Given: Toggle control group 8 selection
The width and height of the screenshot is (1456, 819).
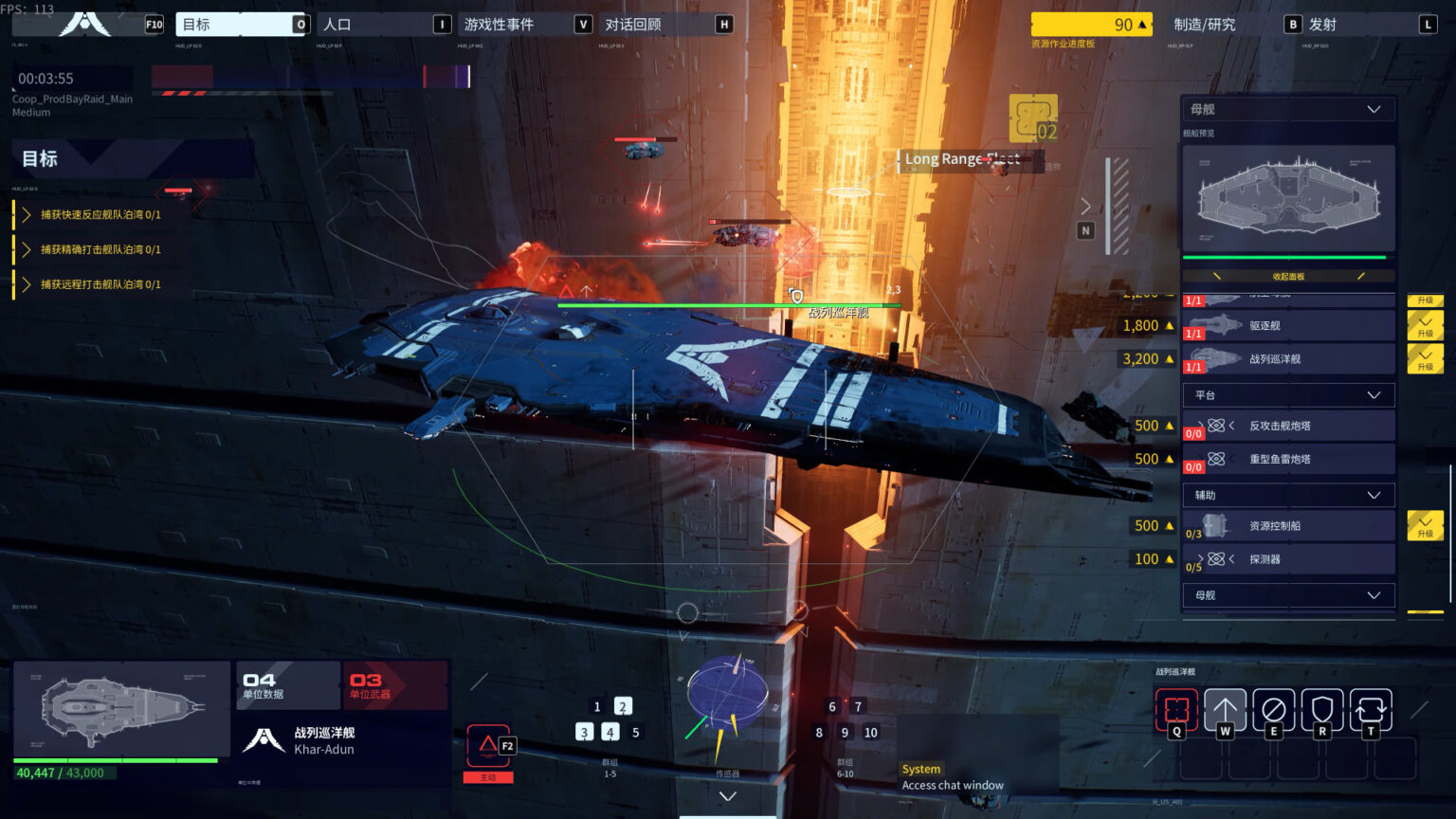Looking at the screenshot, I should [818, 732].
